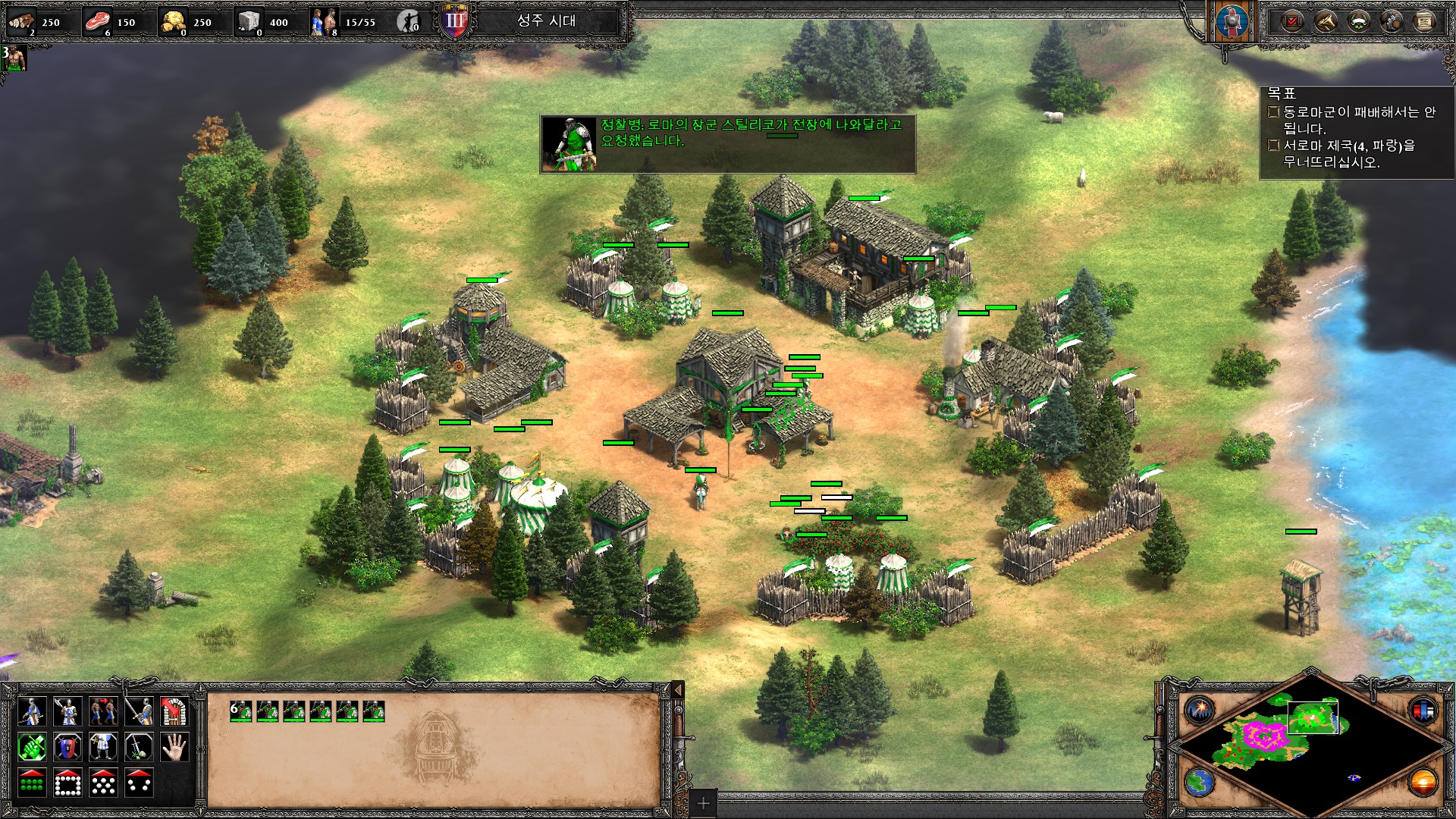Select the staggered formation button
Image resolution: width=1456 pixels, height=819 pixels.
pos(103,783)
